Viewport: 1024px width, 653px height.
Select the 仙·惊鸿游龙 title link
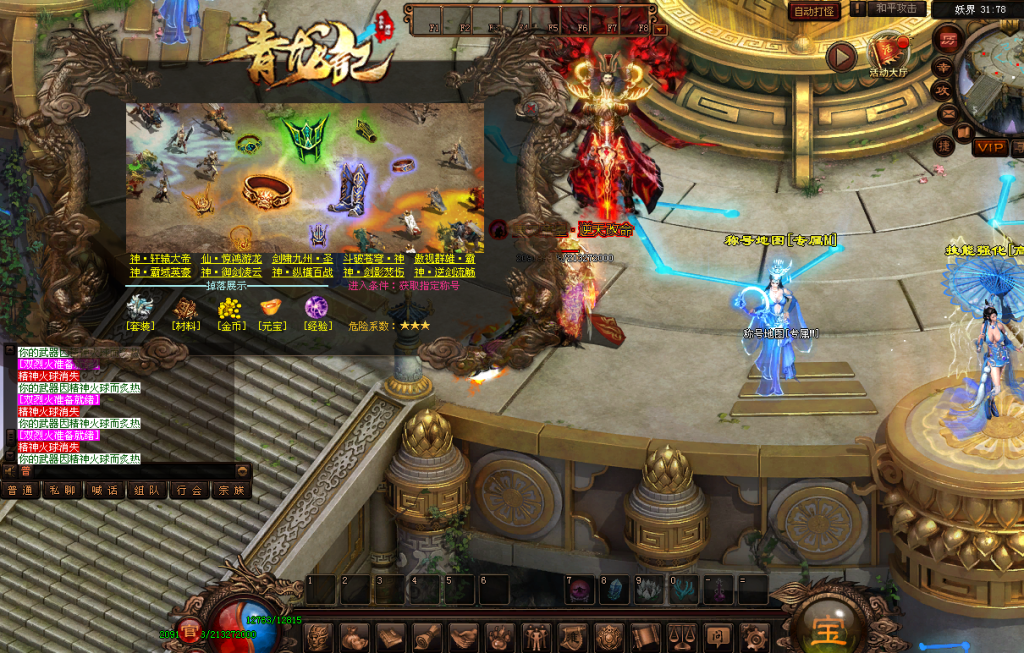coord(231,259)
